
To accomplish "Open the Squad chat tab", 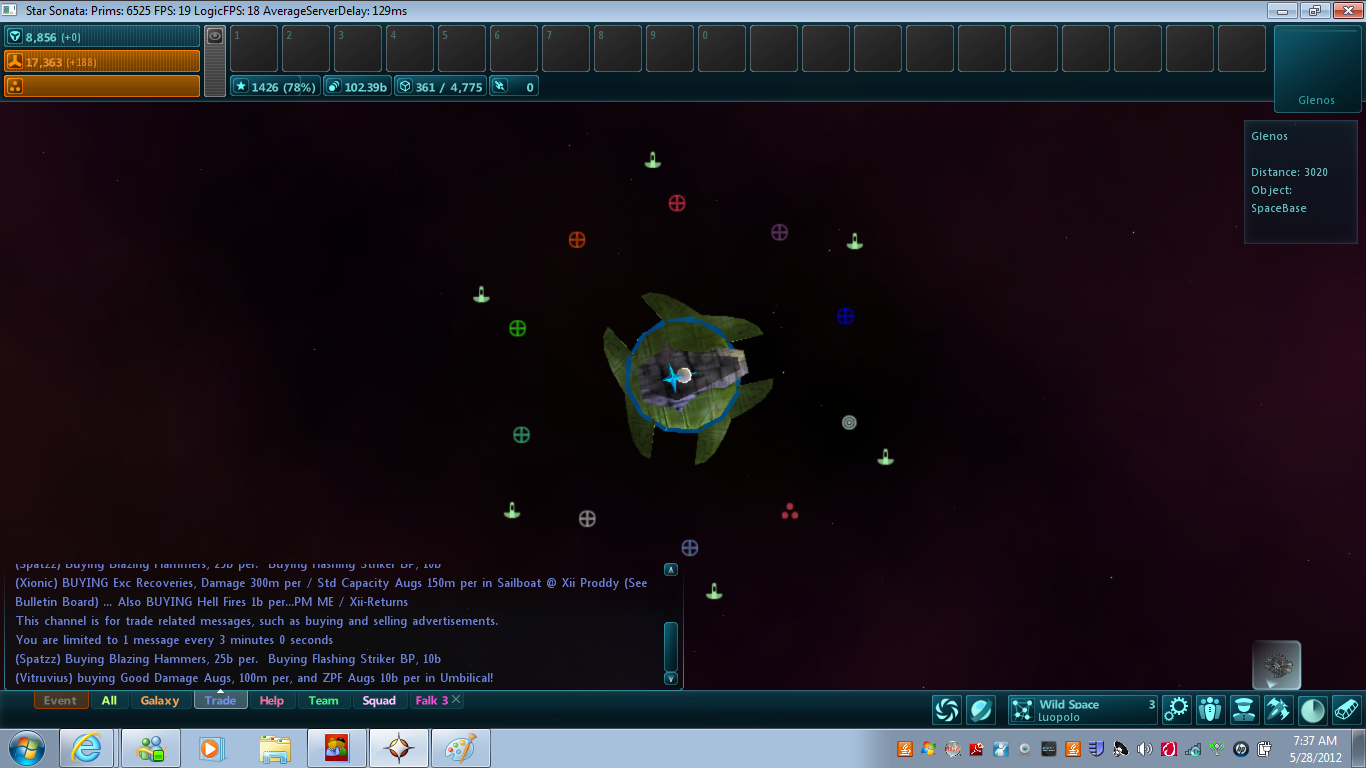I will [x=379, y=700].
